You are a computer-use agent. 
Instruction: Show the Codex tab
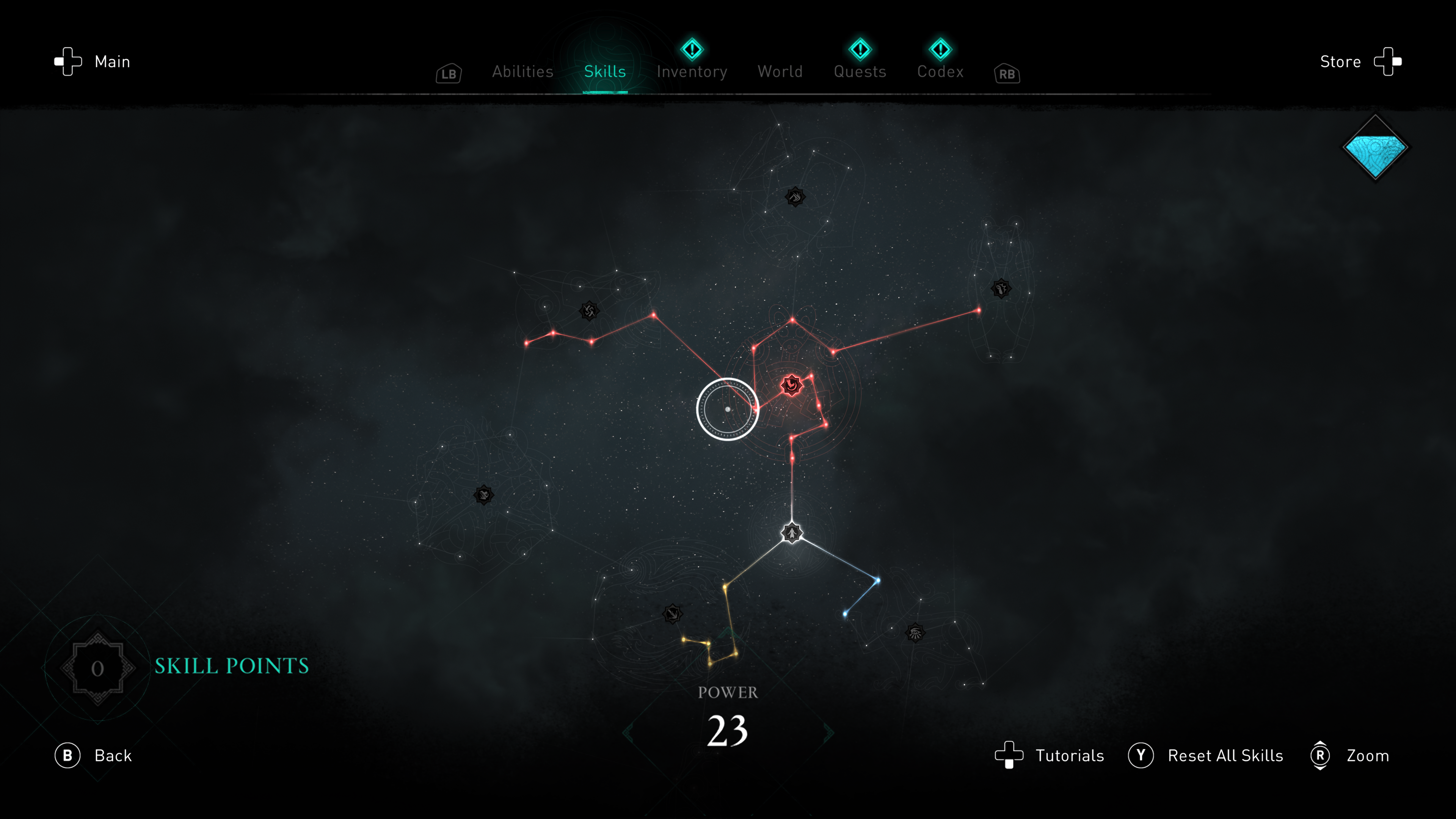(x=940, y=72)
